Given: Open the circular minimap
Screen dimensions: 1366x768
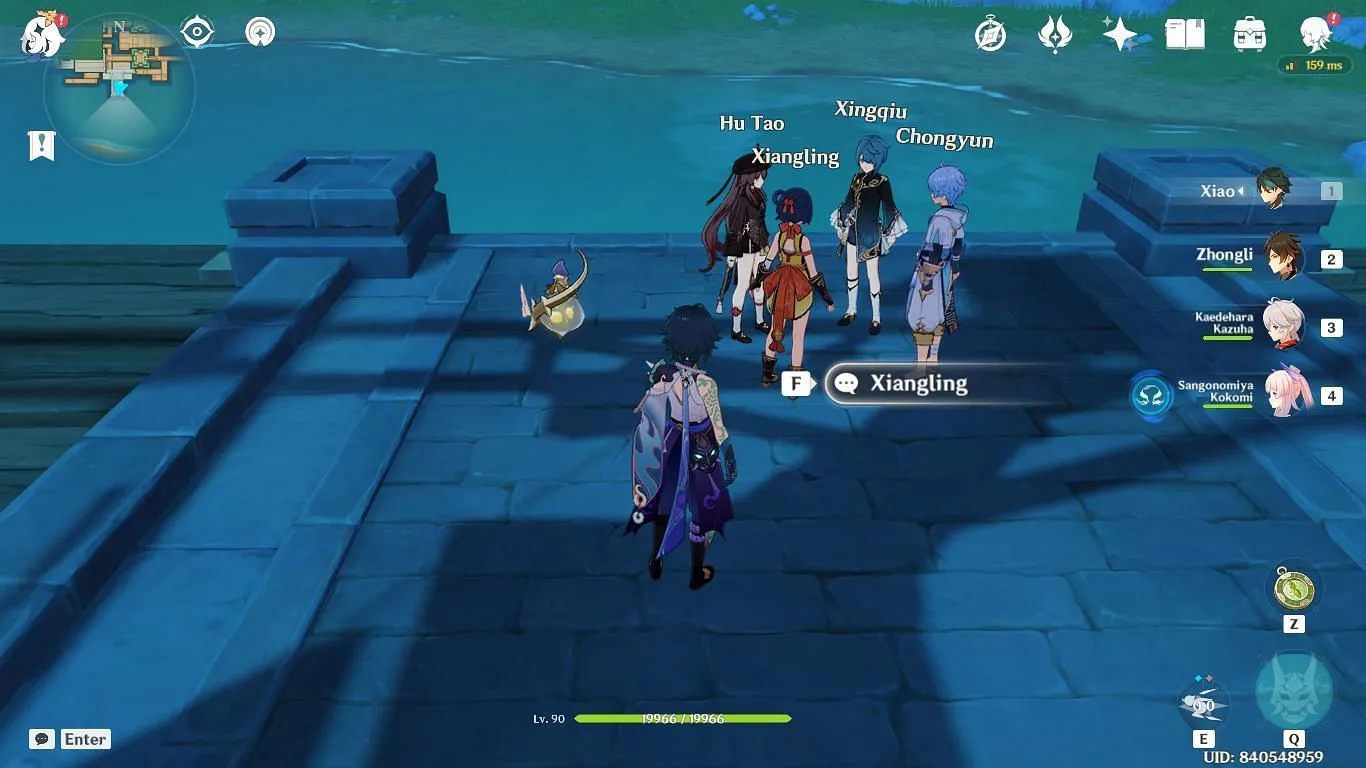Looking at the screenshot, I should click(119, 90).
